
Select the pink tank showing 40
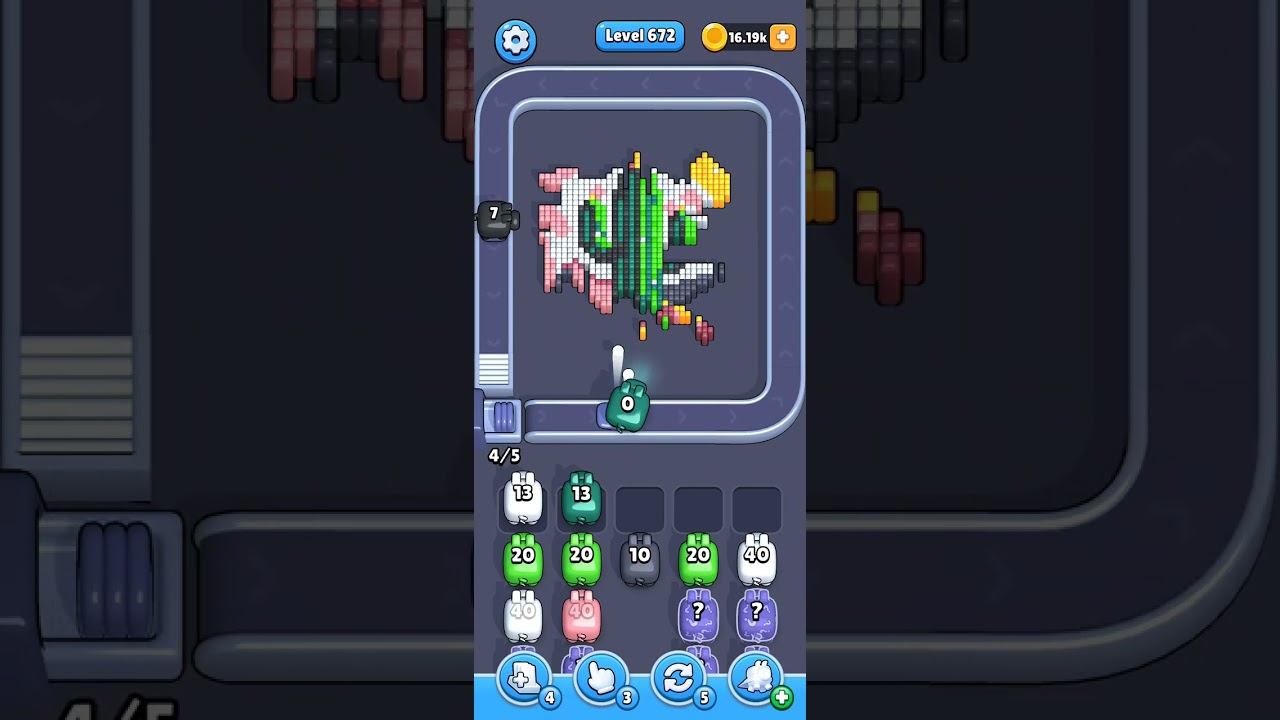tap(581, 615)
